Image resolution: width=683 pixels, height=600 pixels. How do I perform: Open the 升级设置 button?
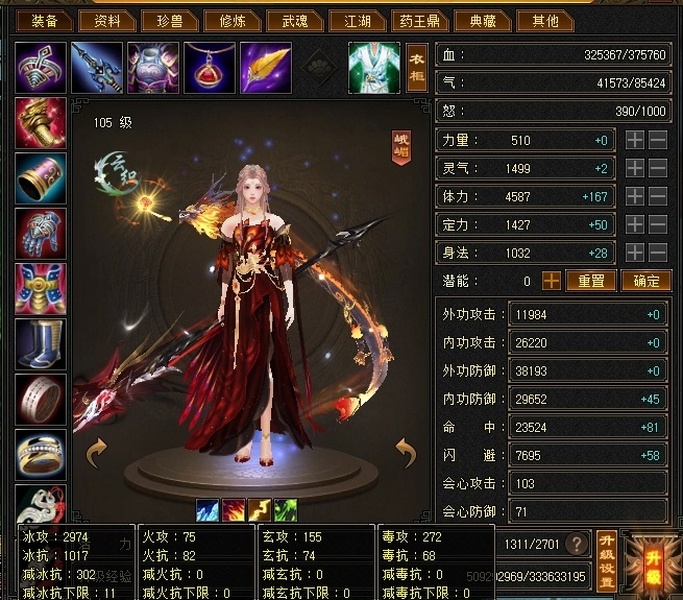[x=605, y=559]
